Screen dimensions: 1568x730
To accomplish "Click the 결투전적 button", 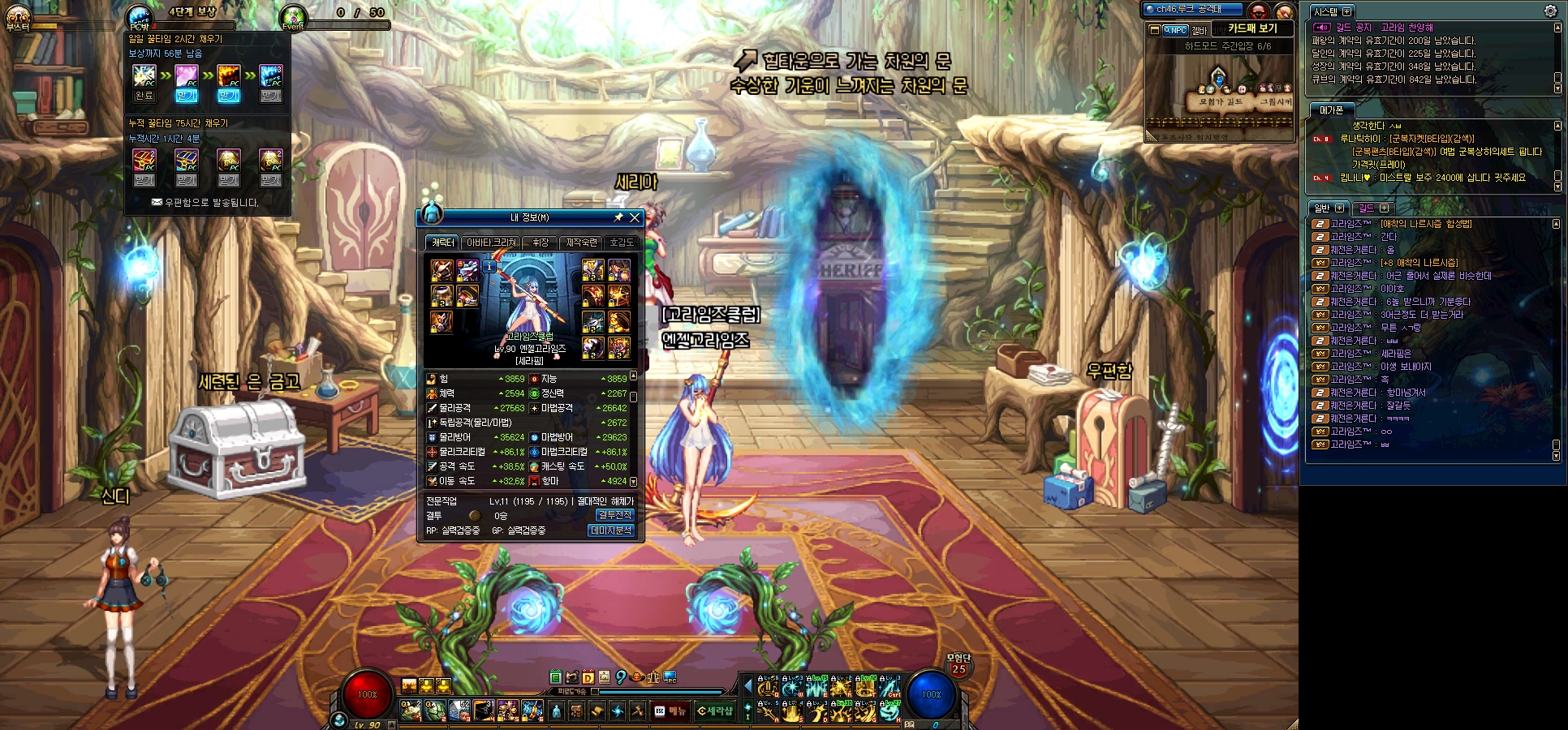I will tap(614, 515).
